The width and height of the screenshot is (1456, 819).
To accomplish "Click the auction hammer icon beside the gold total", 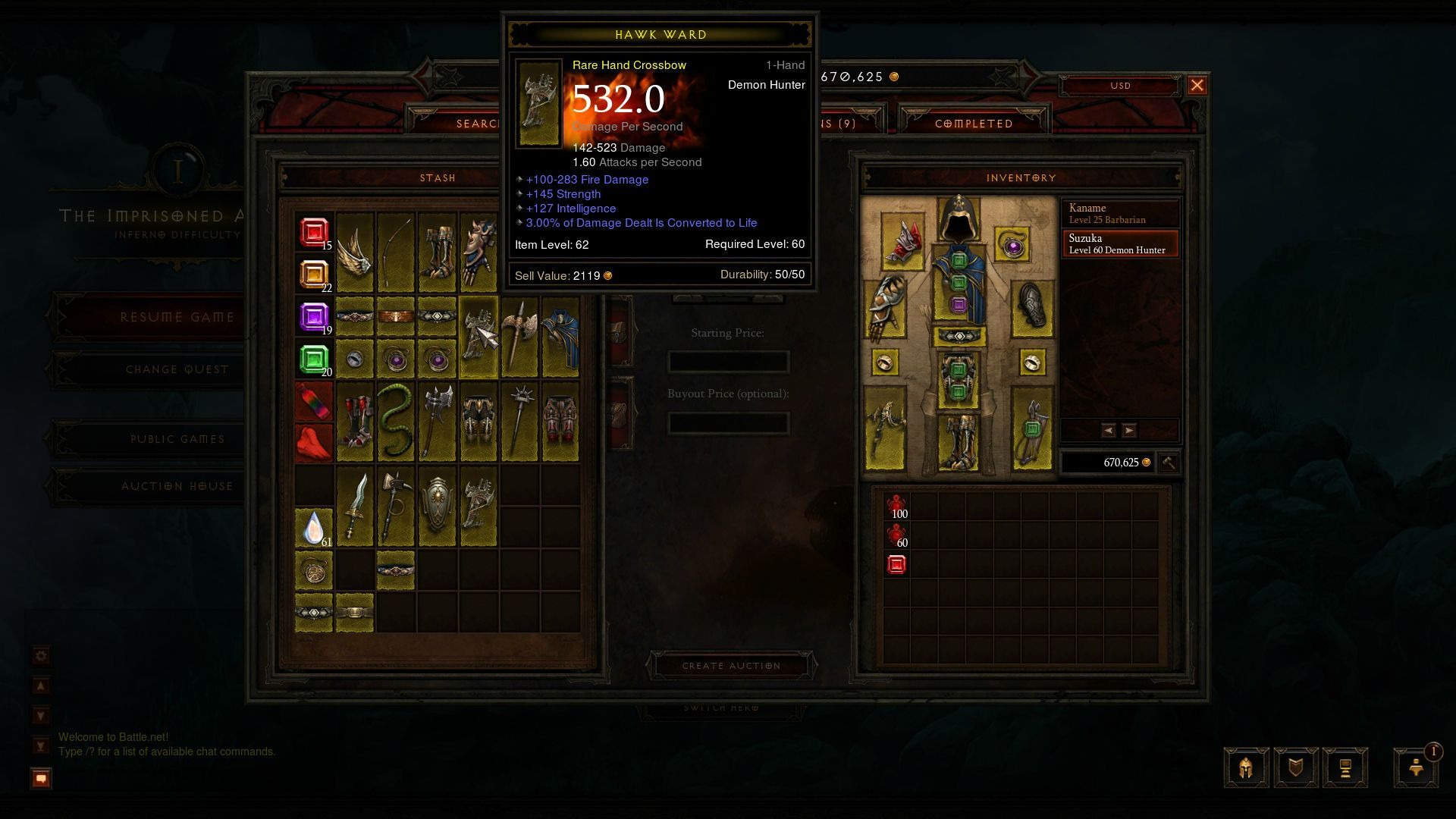I will (1168, 463).
